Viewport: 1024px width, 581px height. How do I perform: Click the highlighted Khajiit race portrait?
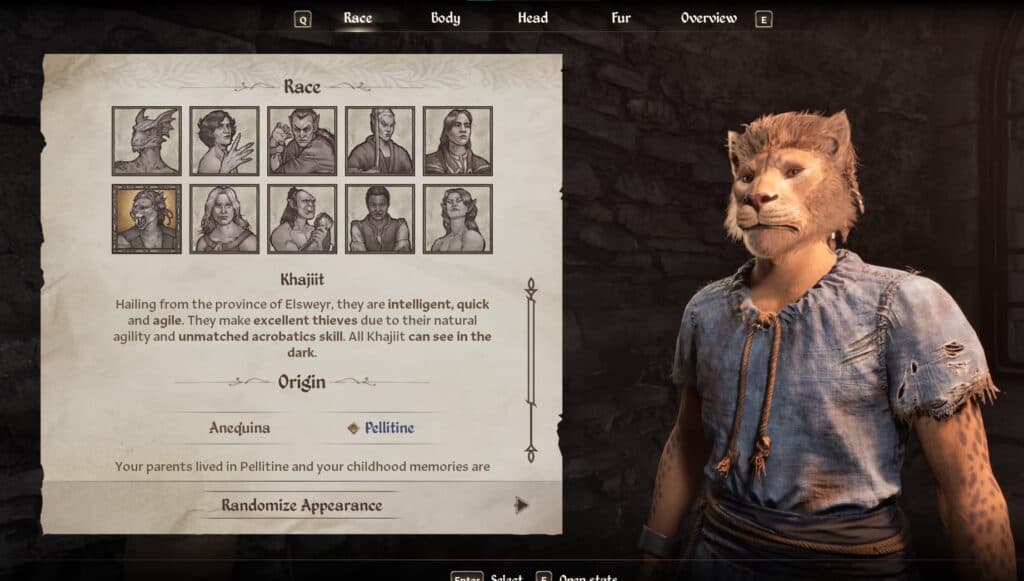(x=147, y=218)
